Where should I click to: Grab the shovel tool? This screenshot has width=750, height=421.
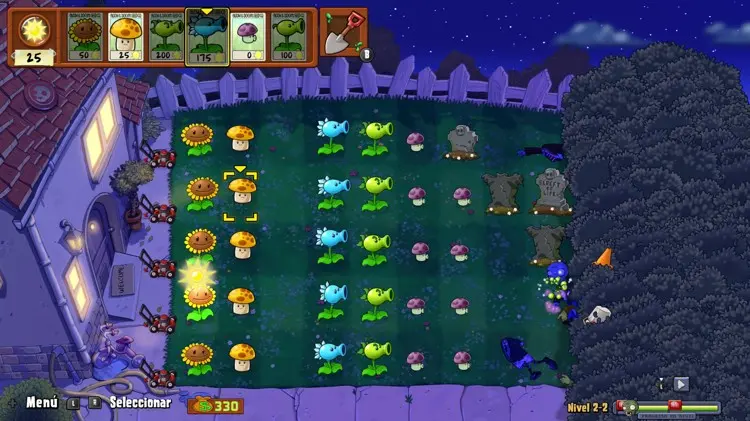pyautogui.click(x=341, y=33)
